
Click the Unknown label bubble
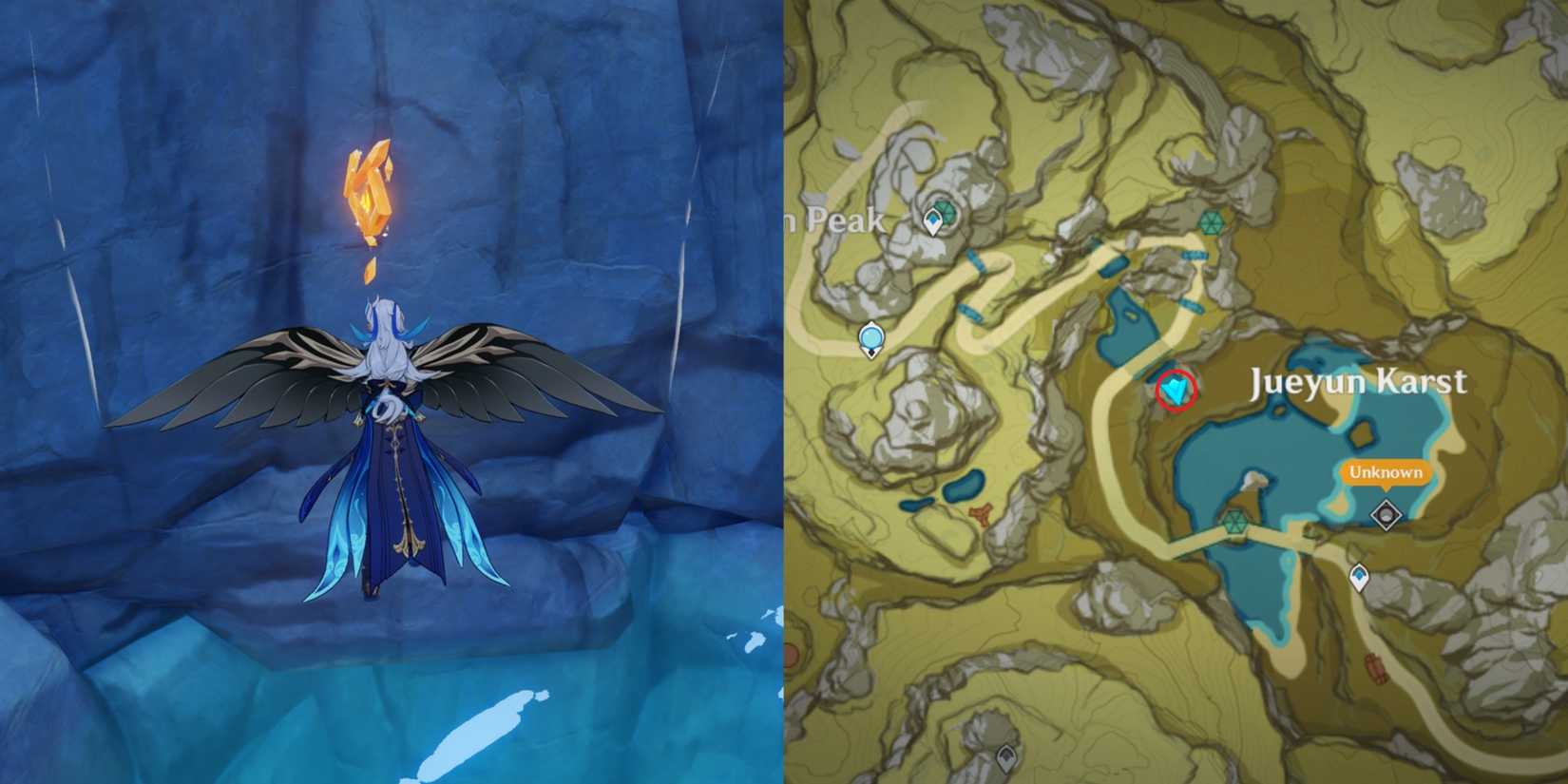coord(1385,472)
